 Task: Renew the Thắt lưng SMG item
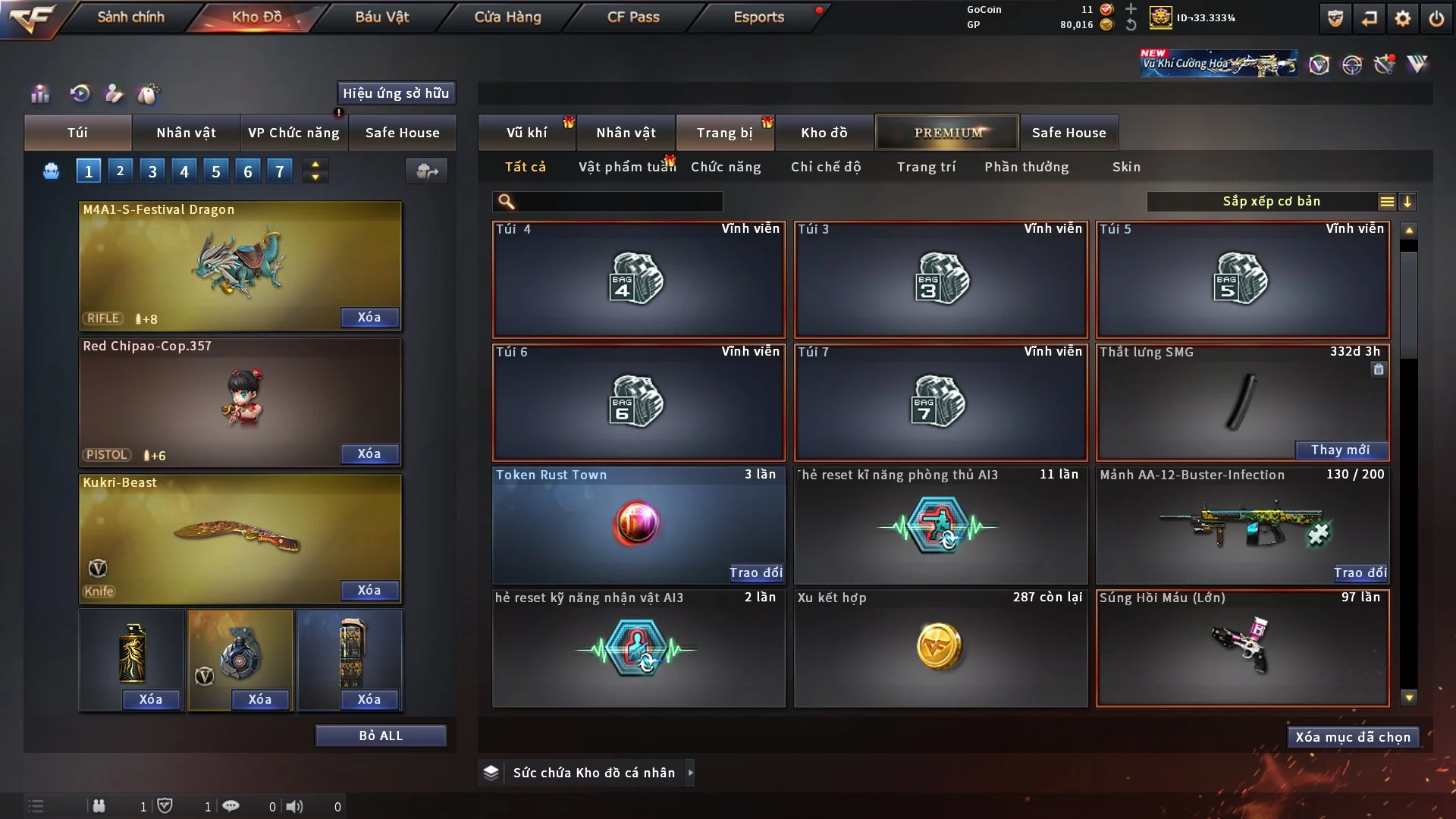1340,450
